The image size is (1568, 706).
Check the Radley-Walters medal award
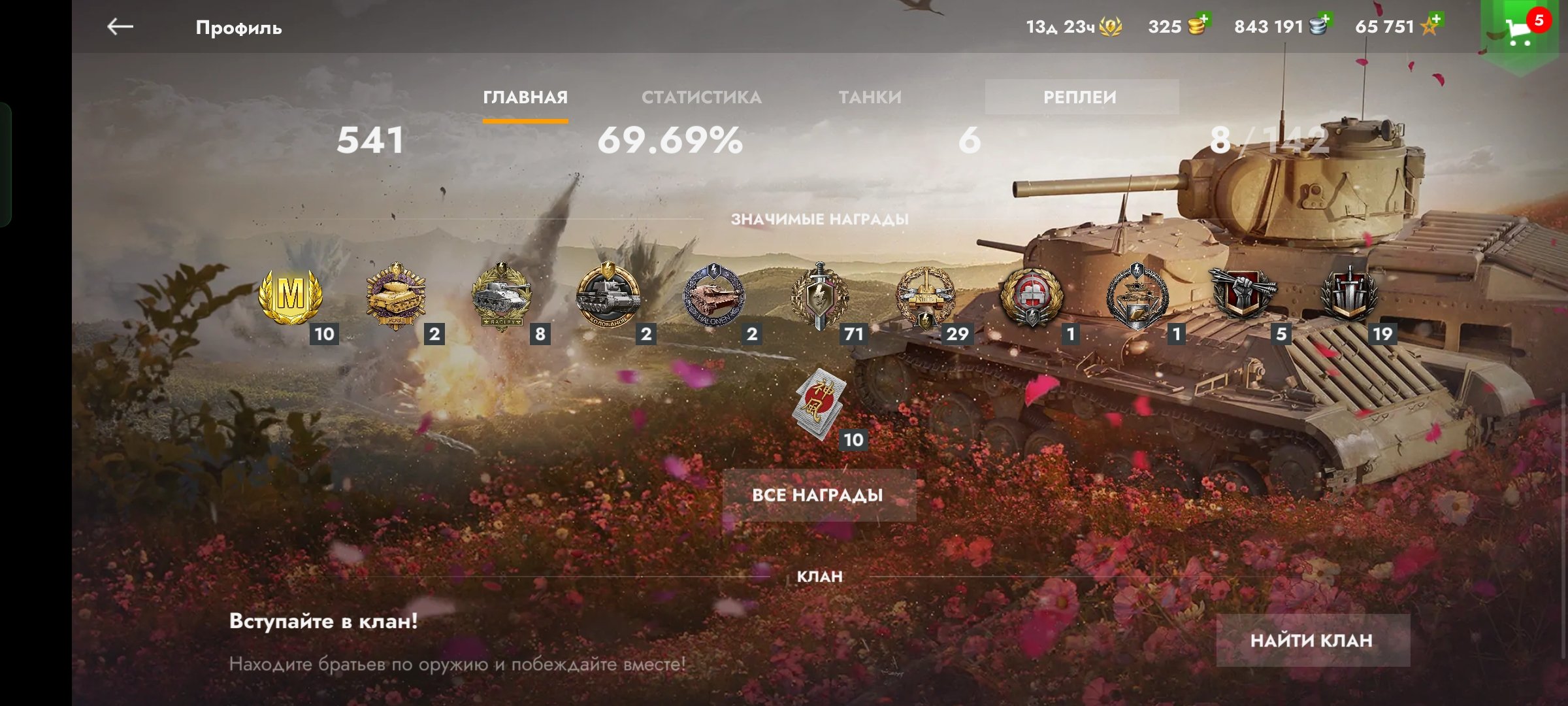(x=502, y=296)
